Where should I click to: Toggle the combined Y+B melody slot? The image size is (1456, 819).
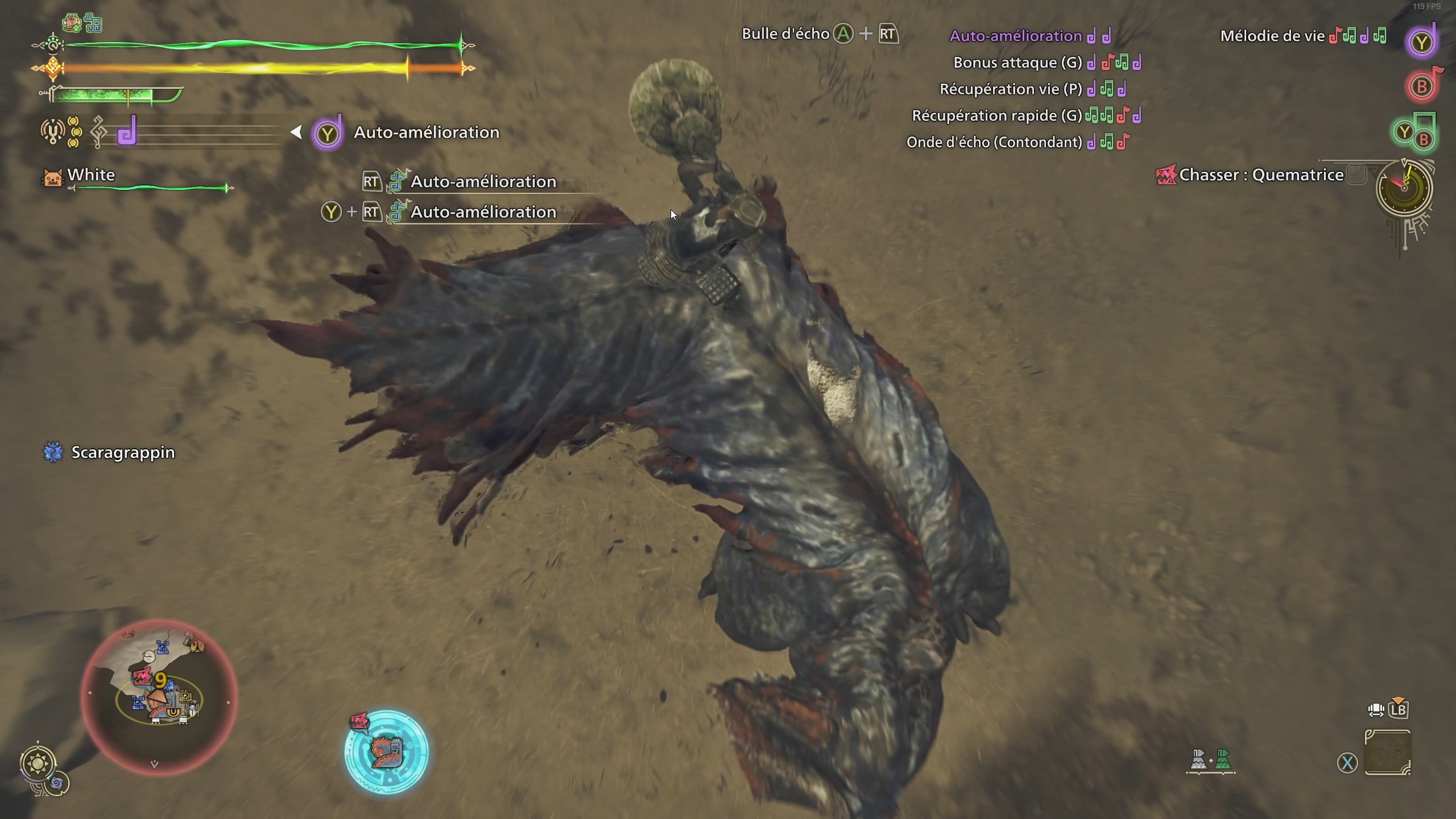pyautogui.click(x=1414, y=132)
